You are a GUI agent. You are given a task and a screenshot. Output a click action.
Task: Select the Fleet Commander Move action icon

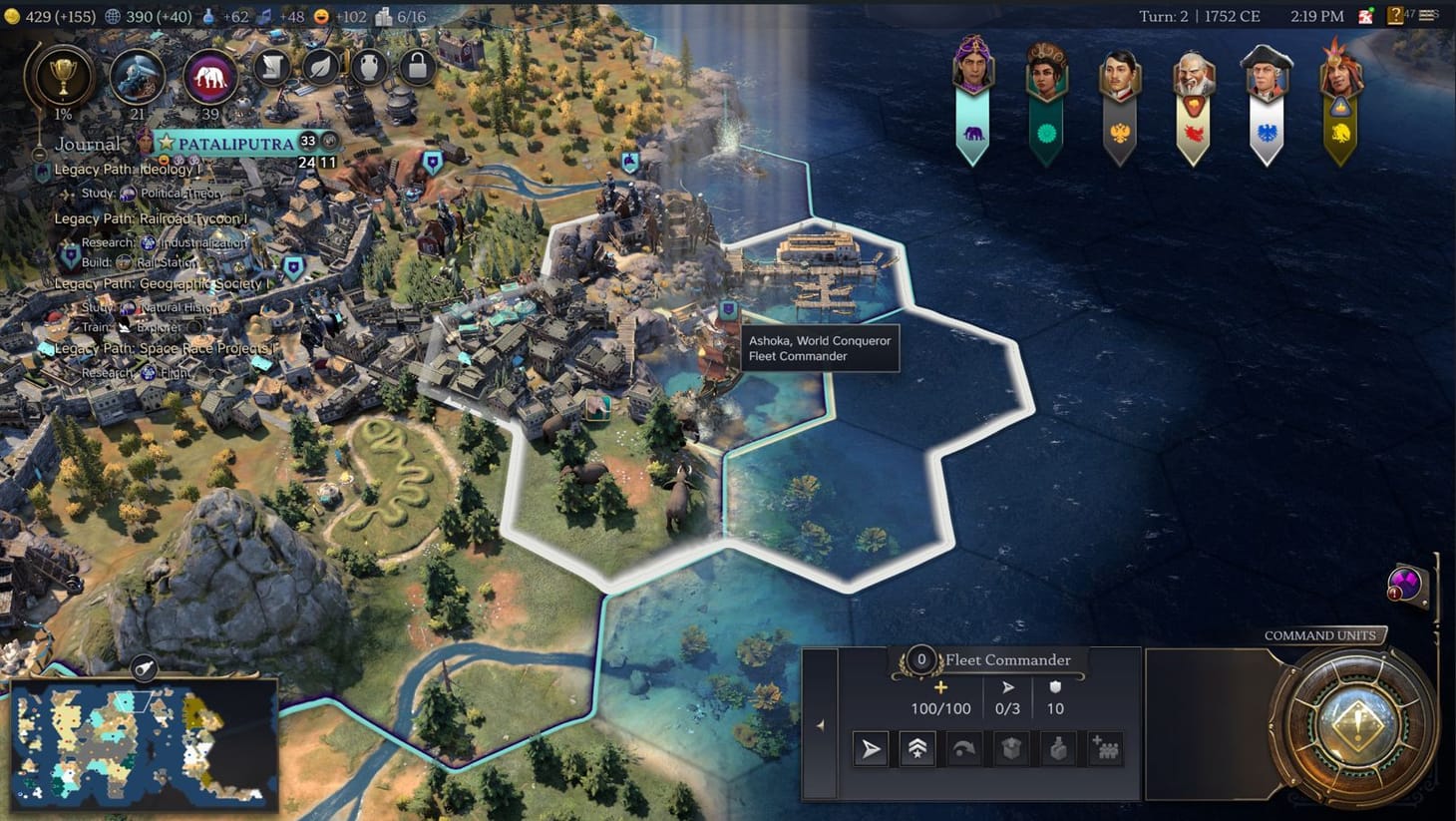[869, 748]
